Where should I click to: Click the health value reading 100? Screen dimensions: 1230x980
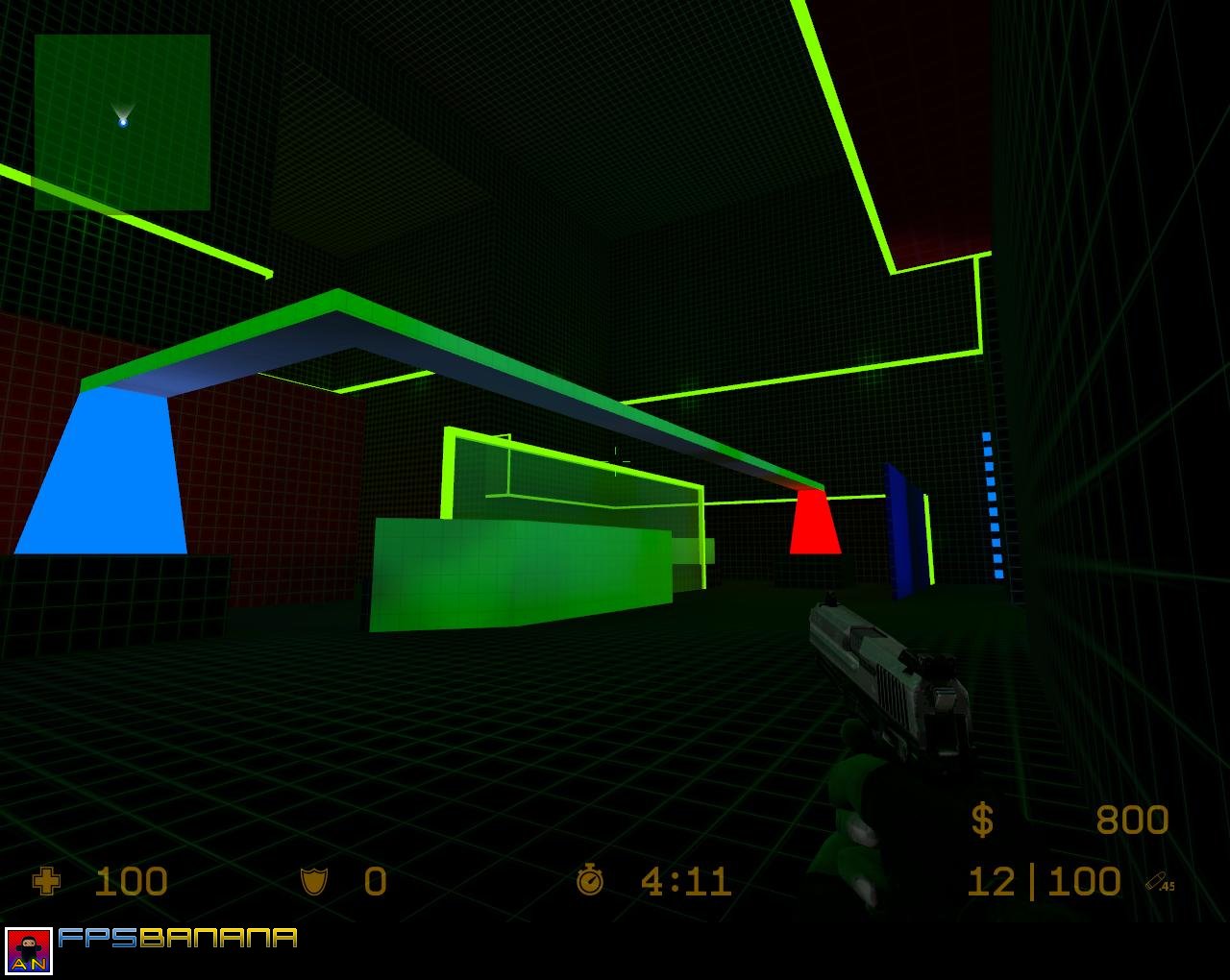(x=132, y=880)
